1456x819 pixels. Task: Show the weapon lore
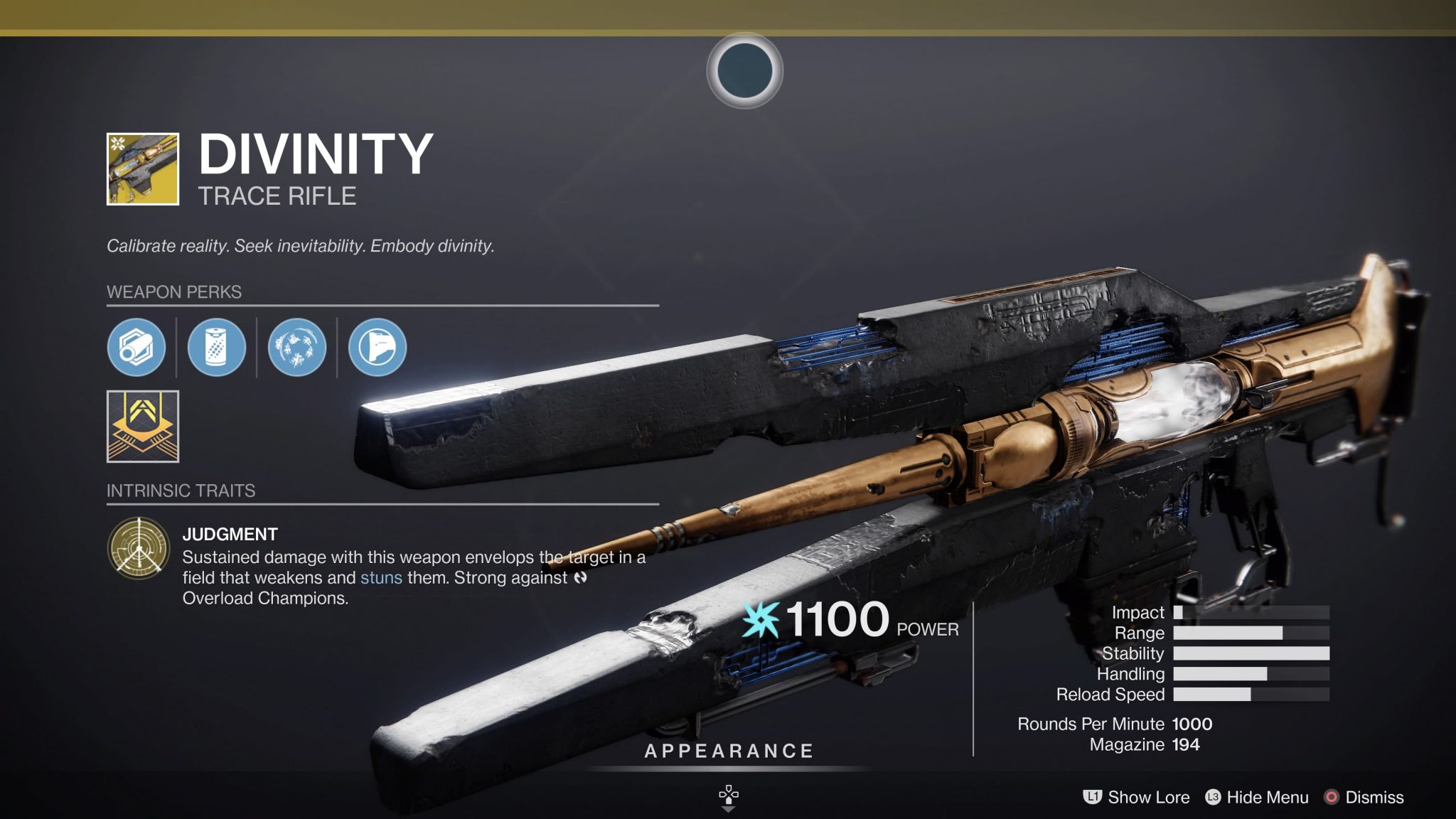tap(1136, 798)
